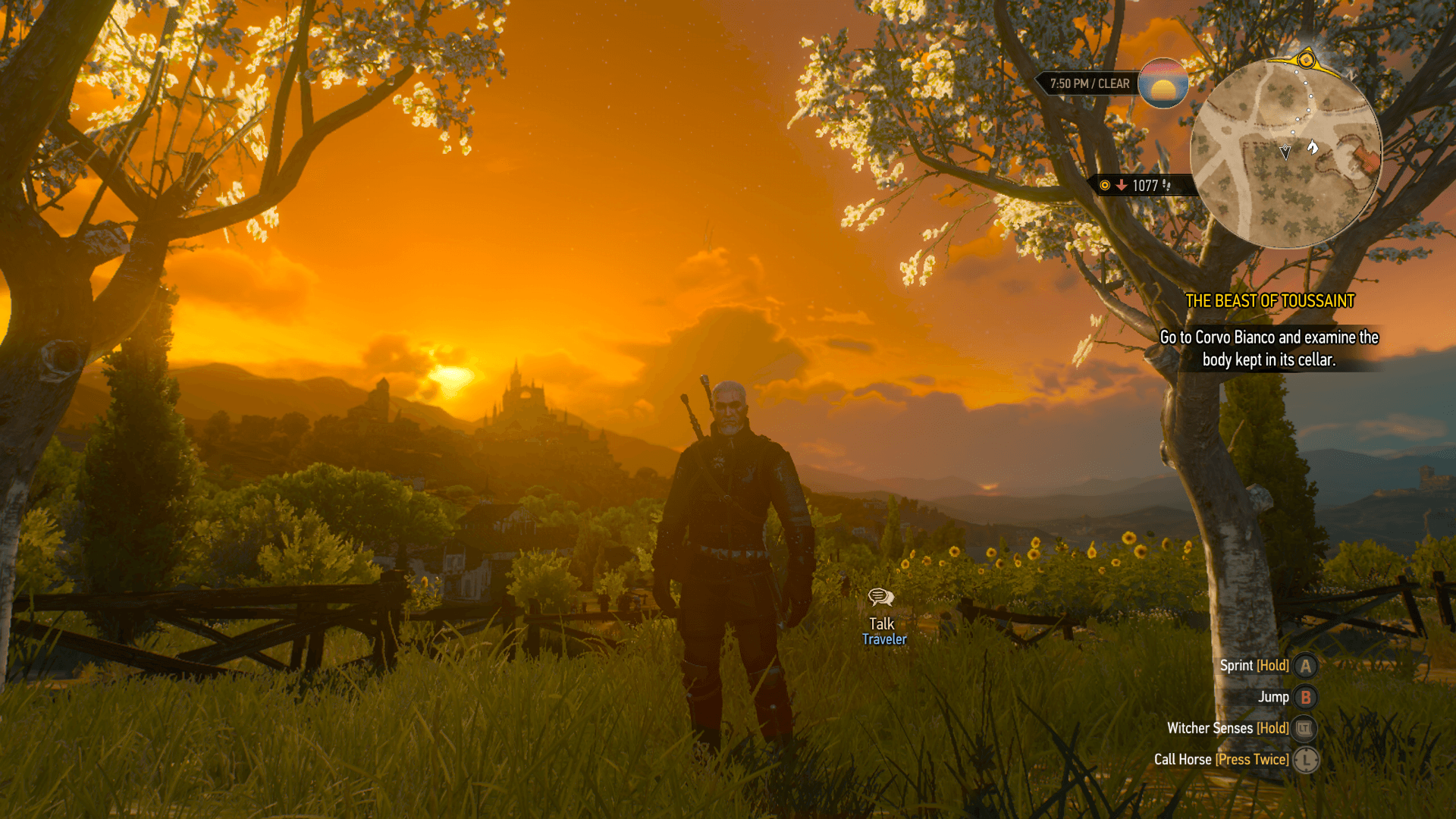This screenshot has width=1456, height=819.
Task: Click the circular minimap
Action: pyautogui.click(x=1285, y=155)
